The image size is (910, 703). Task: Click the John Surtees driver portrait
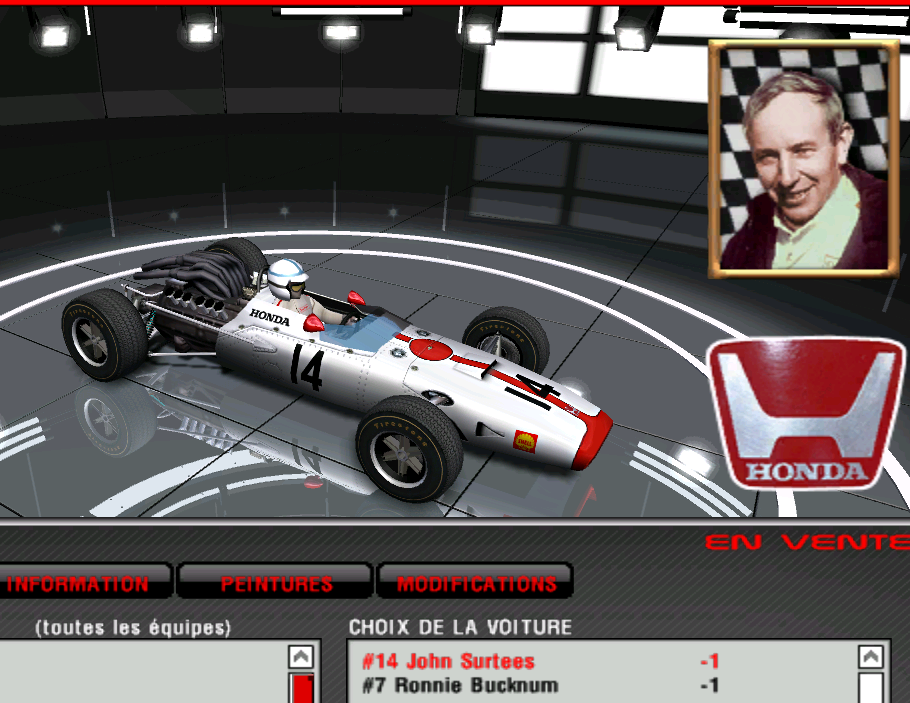pos(804,159)
